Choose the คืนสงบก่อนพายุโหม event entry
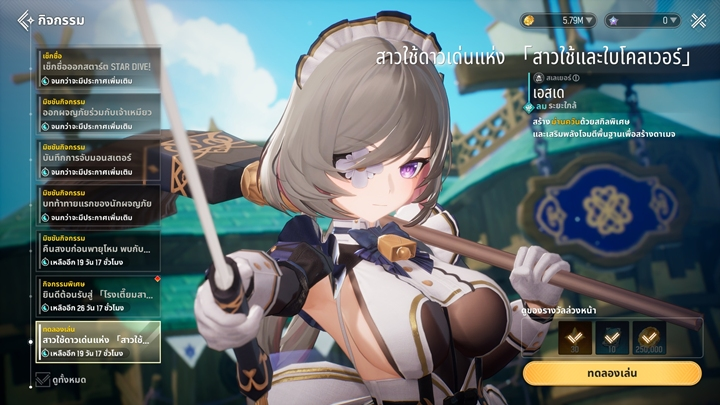Screen dimensions: 720x405 click(98, 250)
